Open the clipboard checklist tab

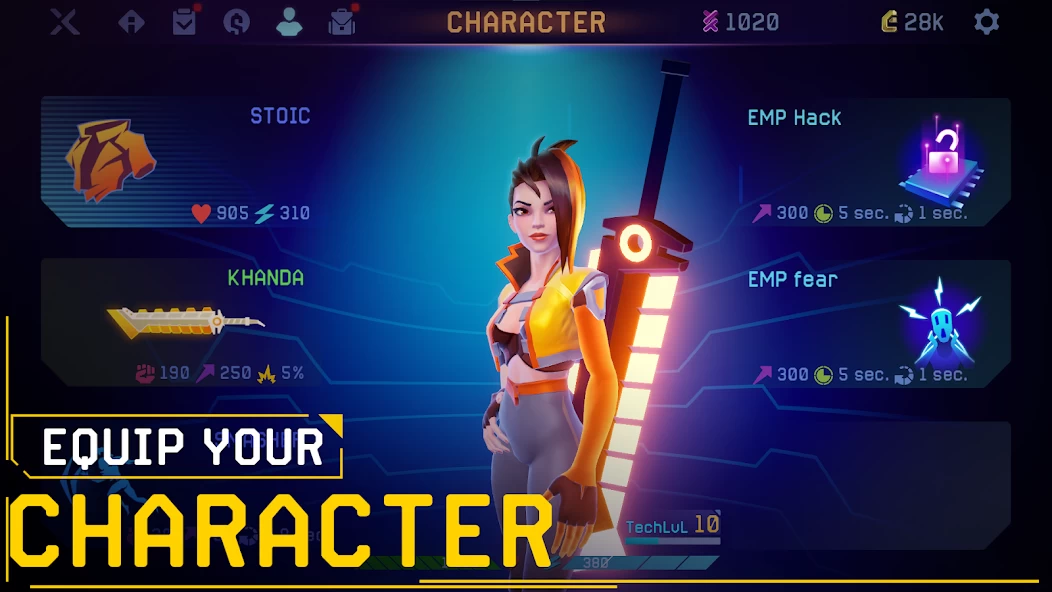tap(185, 22)
